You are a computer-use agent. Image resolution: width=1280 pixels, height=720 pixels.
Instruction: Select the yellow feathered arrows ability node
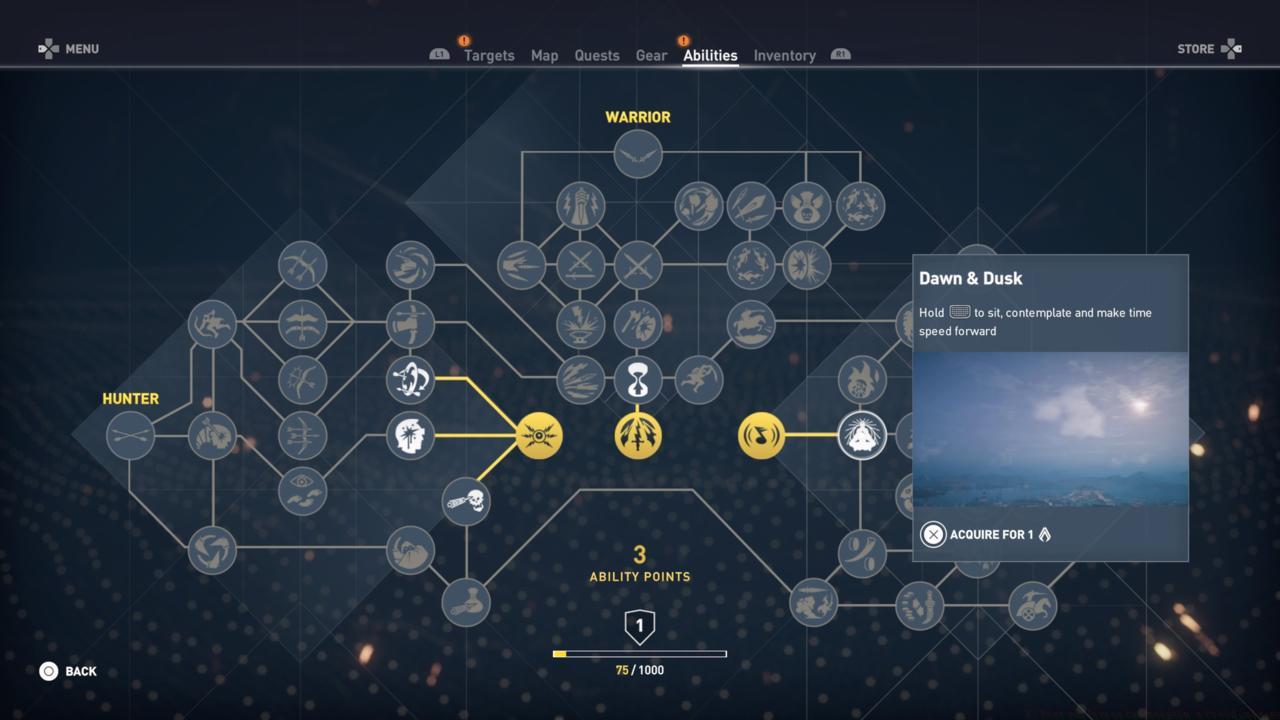pos(638,437)
